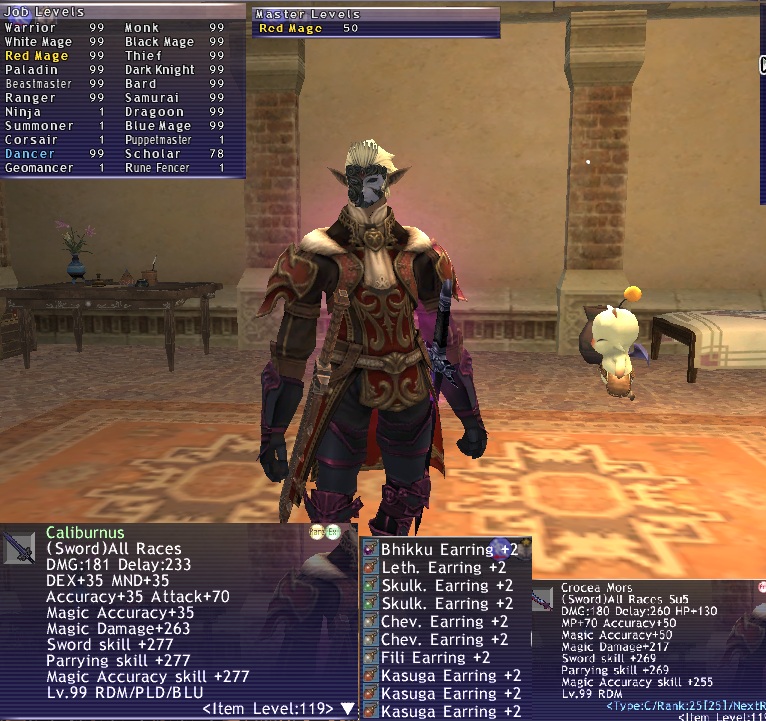Image resolution: width=766 pixels, height=721 pixels.
Task: Pick the Fili Earring +2 row
Action: [x=435, y=657]
